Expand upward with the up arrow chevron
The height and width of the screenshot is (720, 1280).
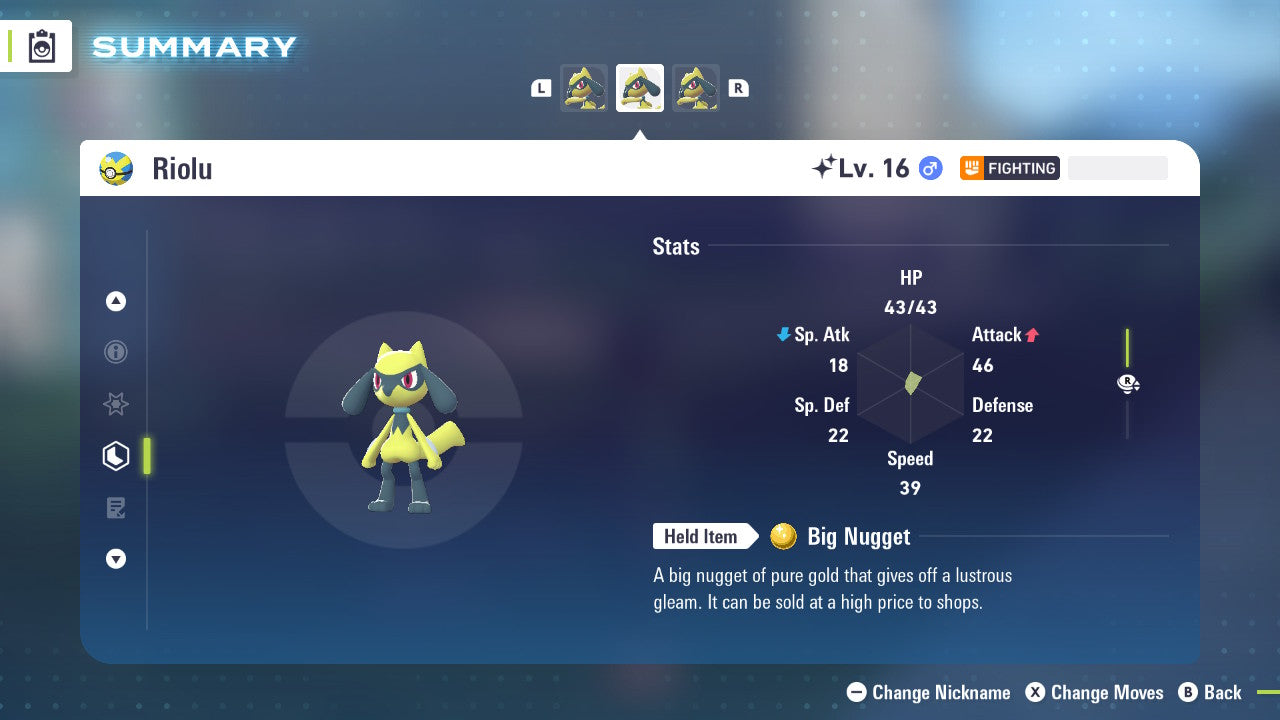[x=116, y=301]
